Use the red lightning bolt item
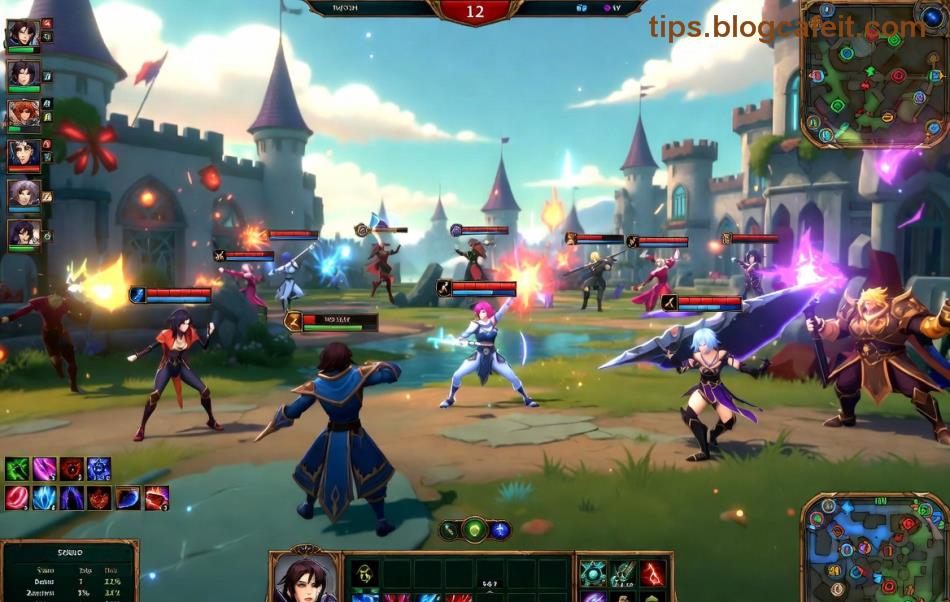The width and height of the screenshot is (950, 602). [x=653, y=573]
